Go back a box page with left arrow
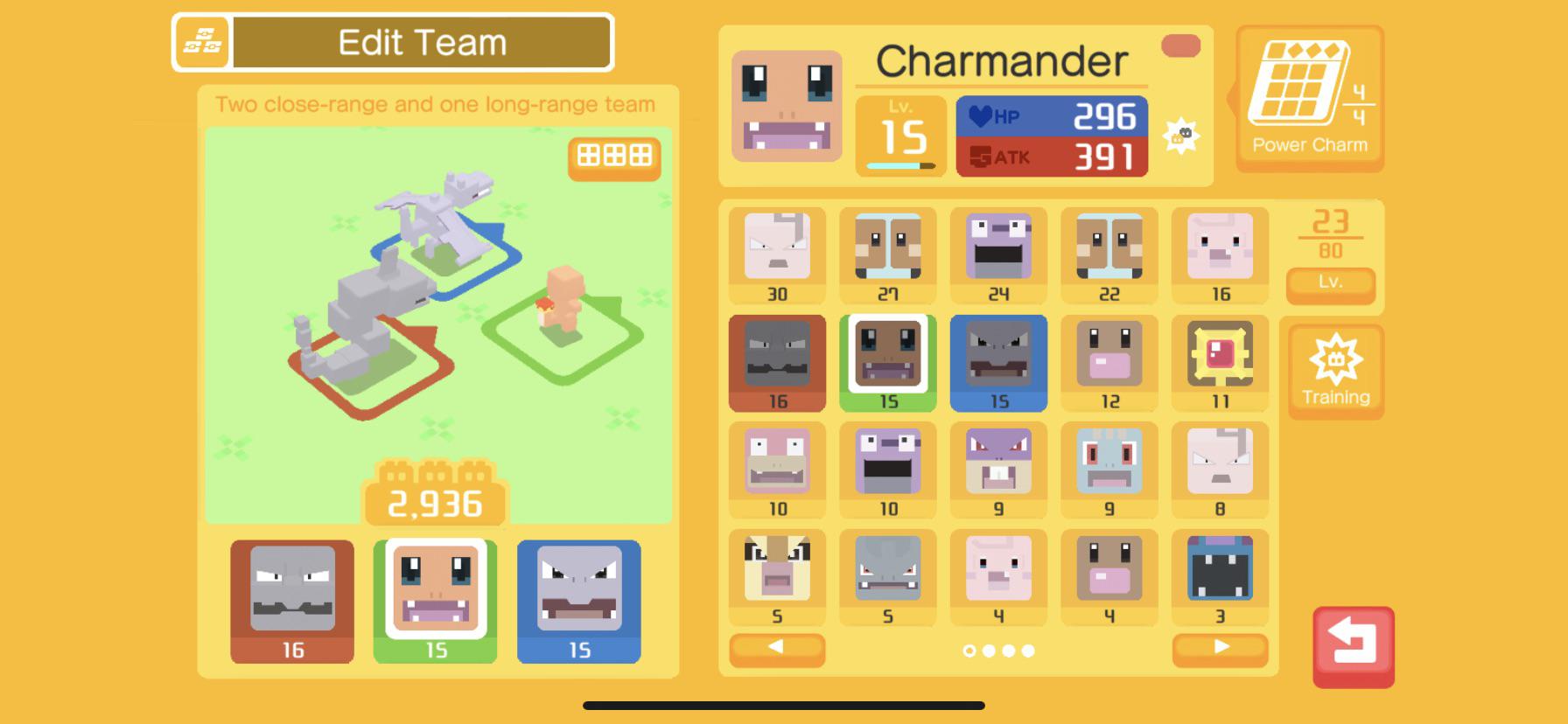Viewport: 1568px width, 724px height. 777,651
